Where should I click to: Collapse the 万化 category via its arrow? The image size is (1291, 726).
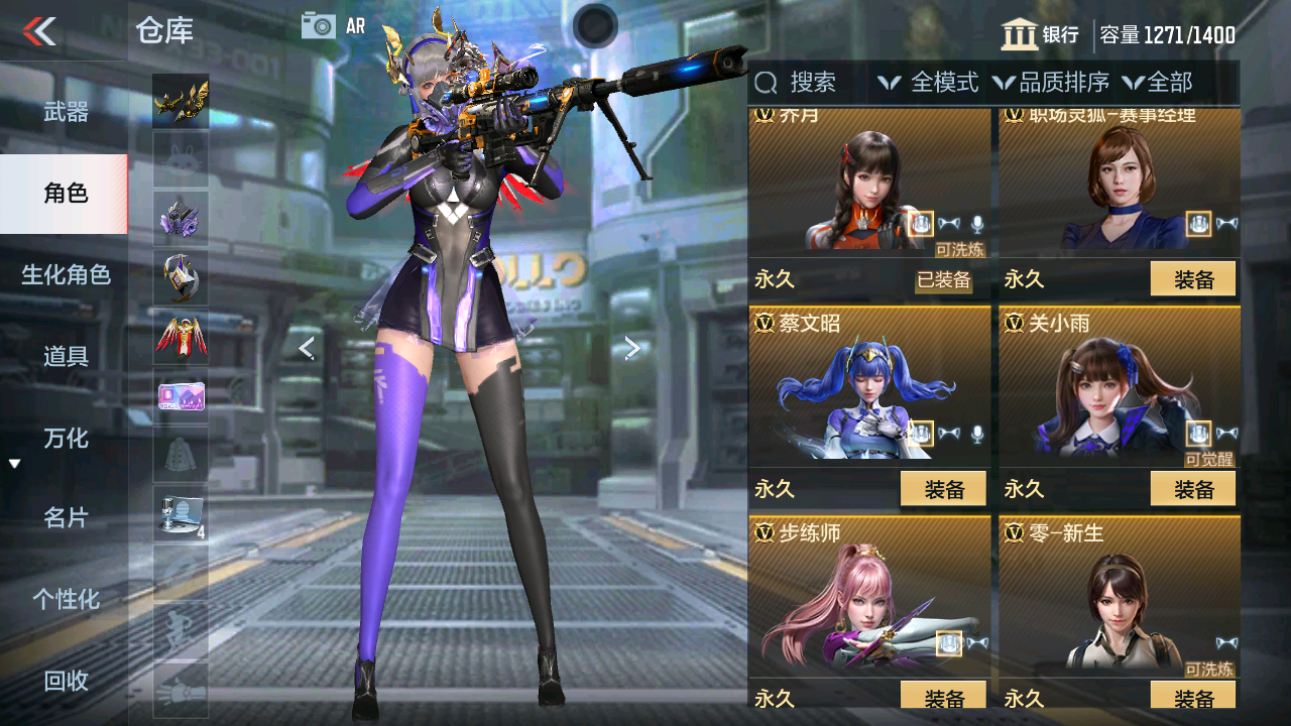(14, 462)
